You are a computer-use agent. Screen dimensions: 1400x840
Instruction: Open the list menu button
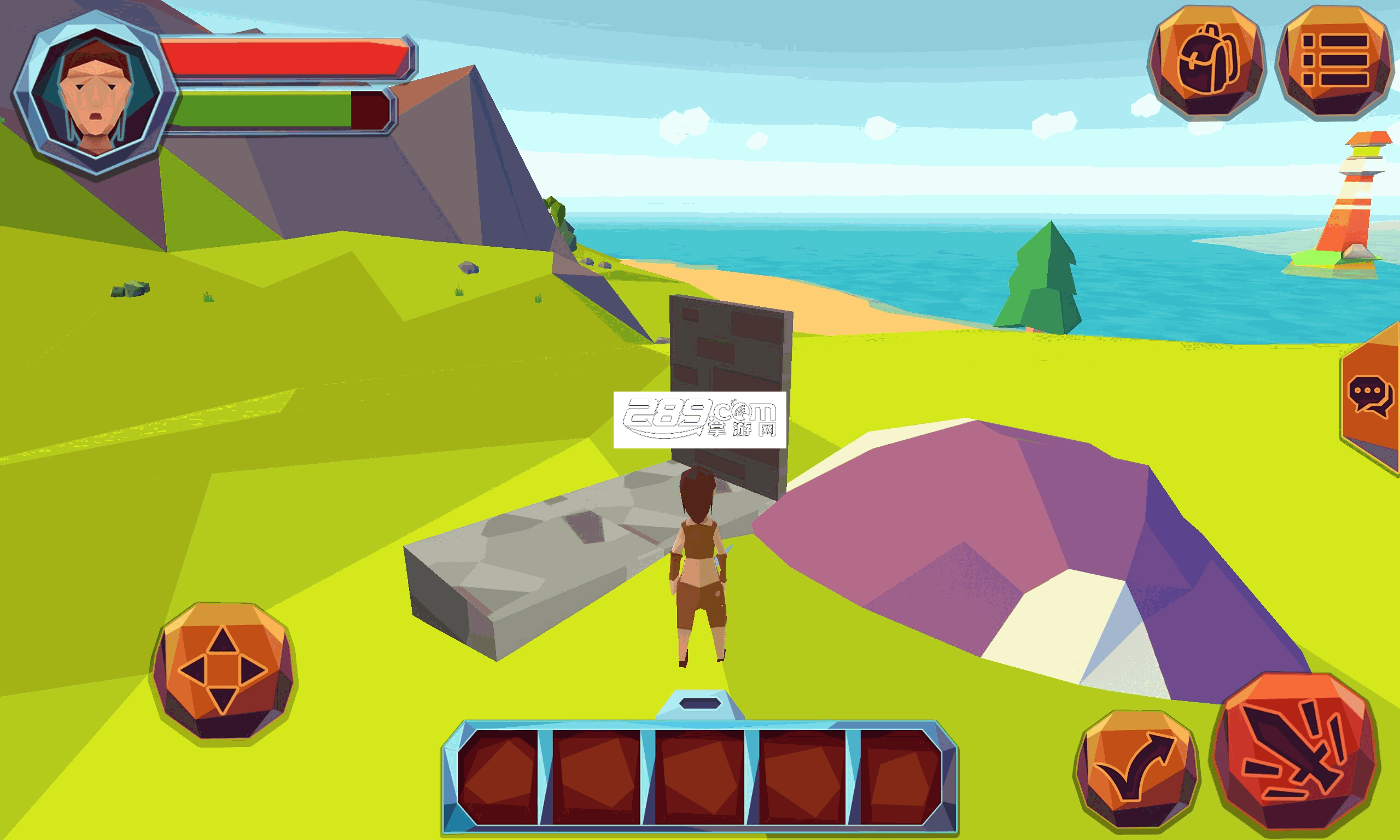1334,61
